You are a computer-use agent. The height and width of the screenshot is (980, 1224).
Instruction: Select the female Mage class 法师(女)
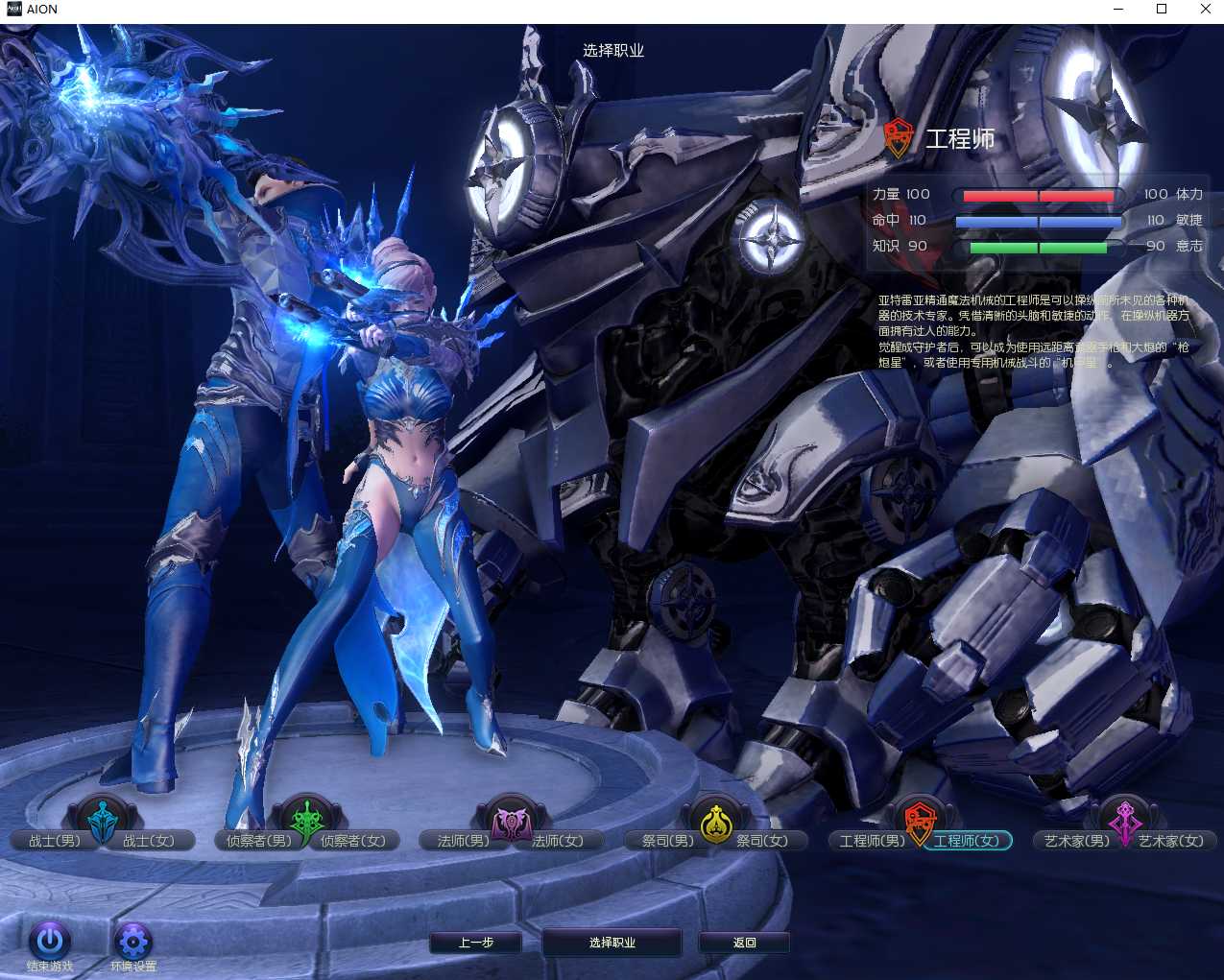(558, 841)
